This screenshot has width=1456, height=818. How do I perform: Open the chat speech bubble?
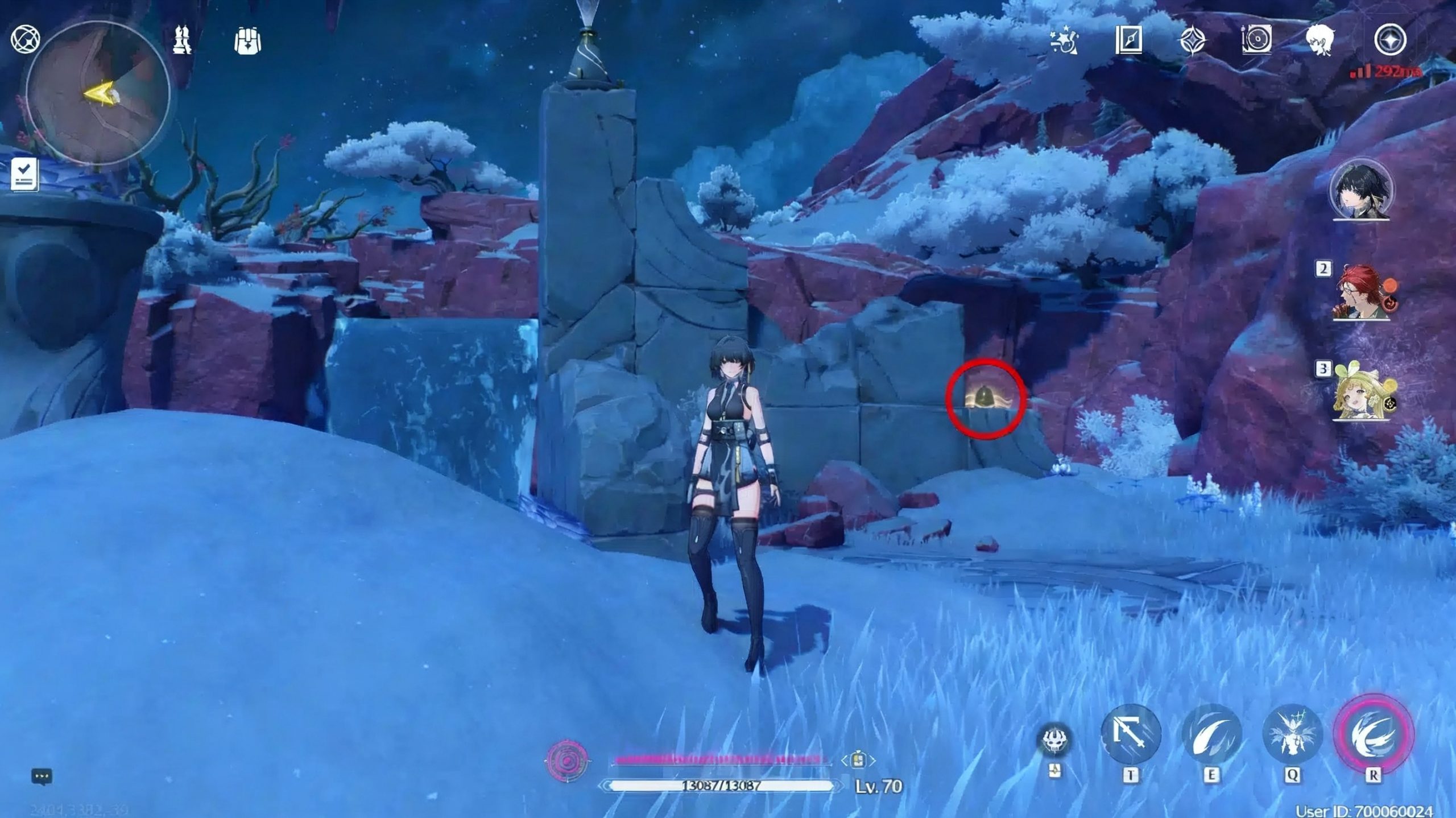tap(42, 776)
